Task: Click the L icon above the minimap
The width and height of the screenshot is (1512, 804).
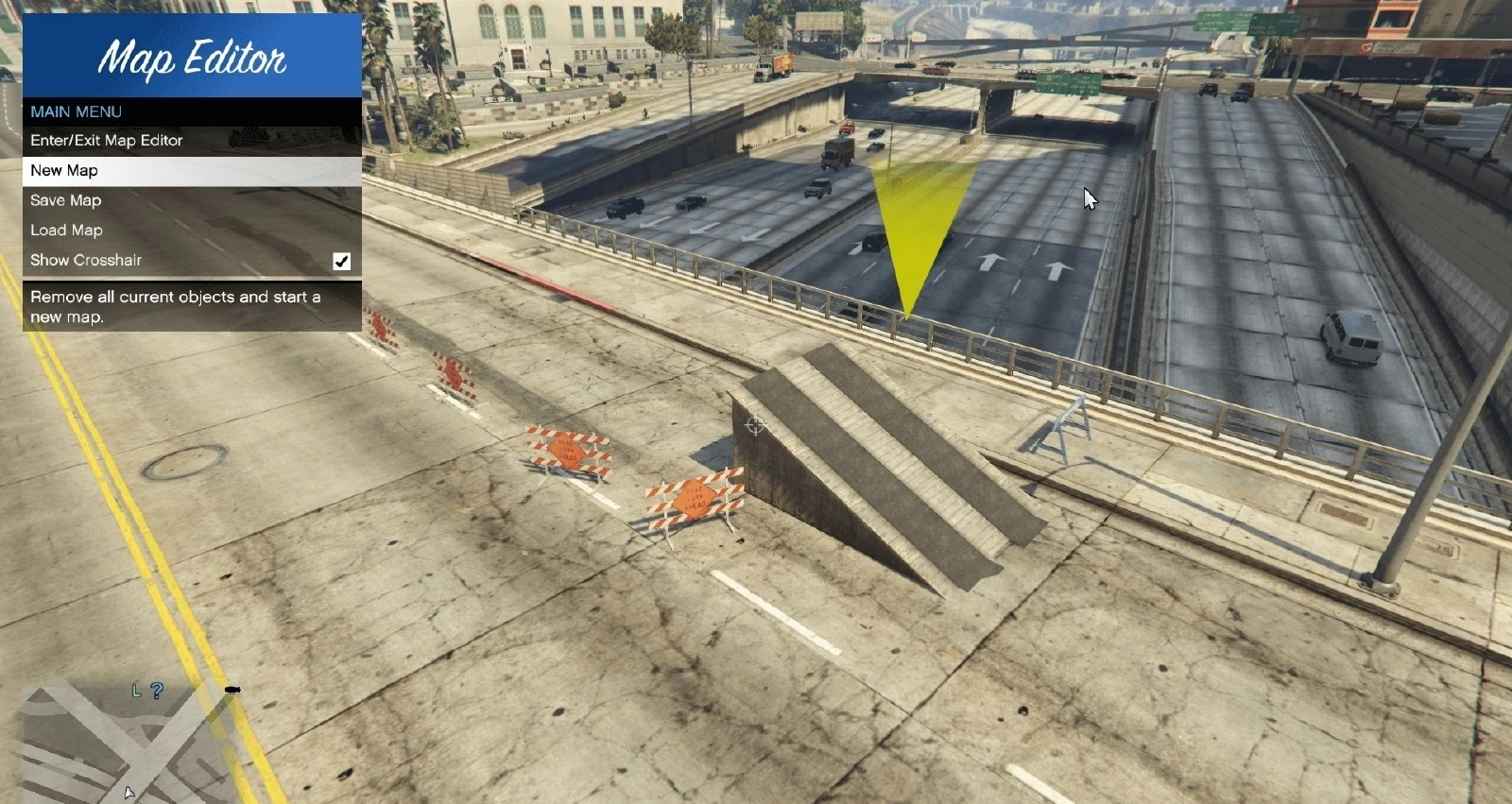Action: (x=135, y=692)
